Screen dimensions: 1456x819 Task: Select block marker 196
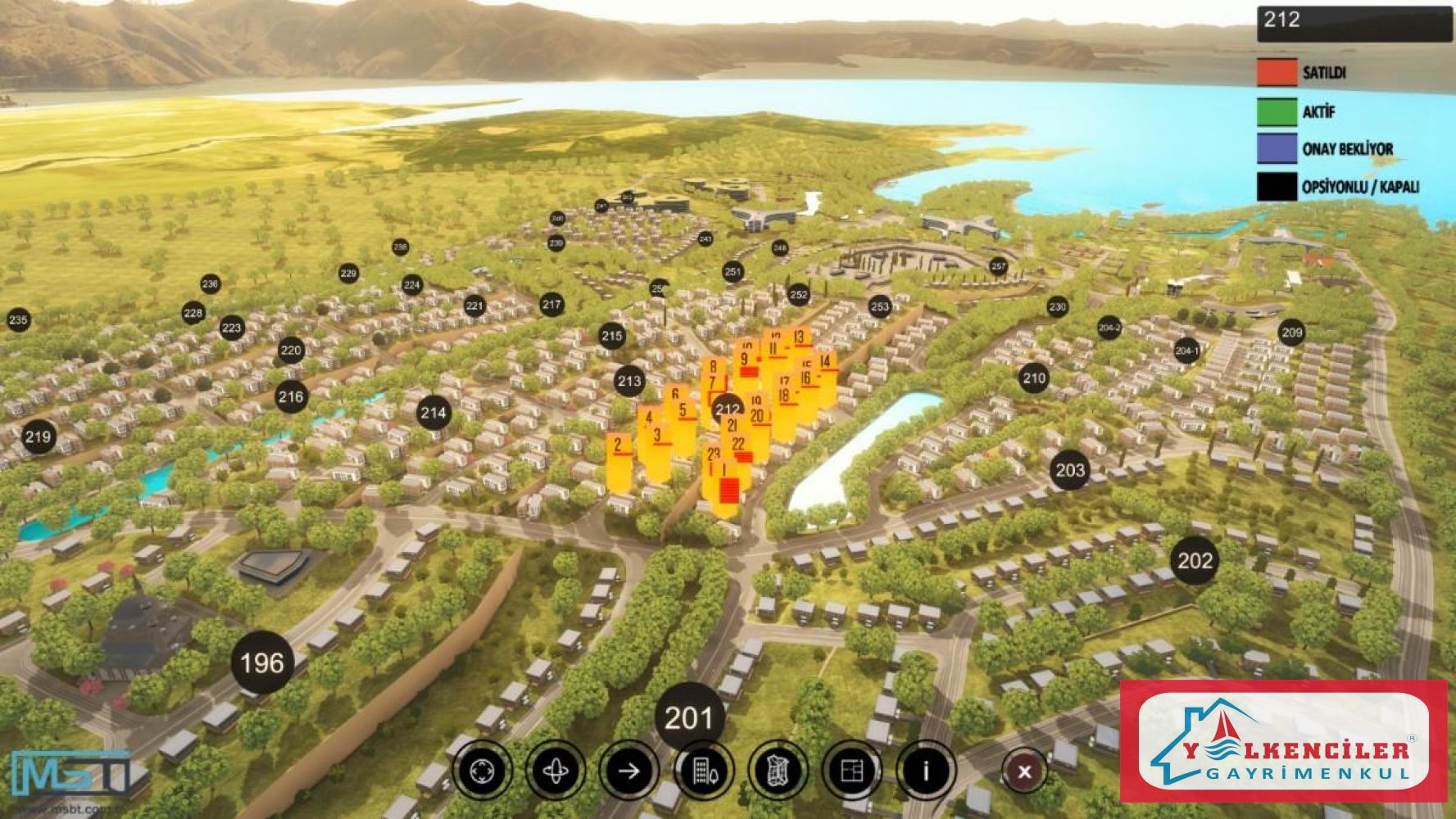pos(262,663)
